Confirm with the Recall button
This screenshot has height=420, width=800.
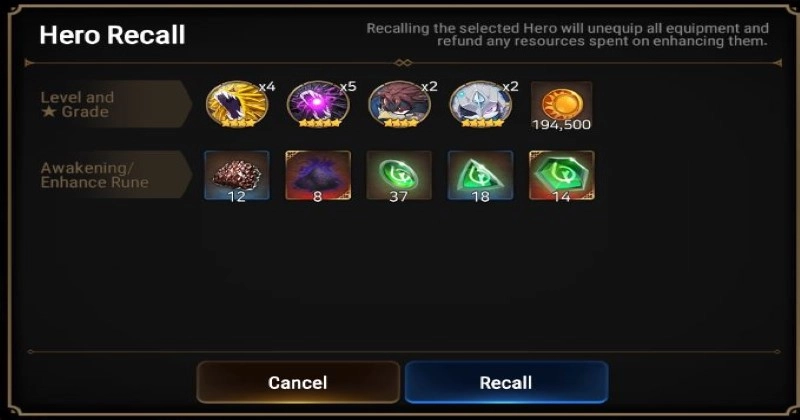[506, 382]
